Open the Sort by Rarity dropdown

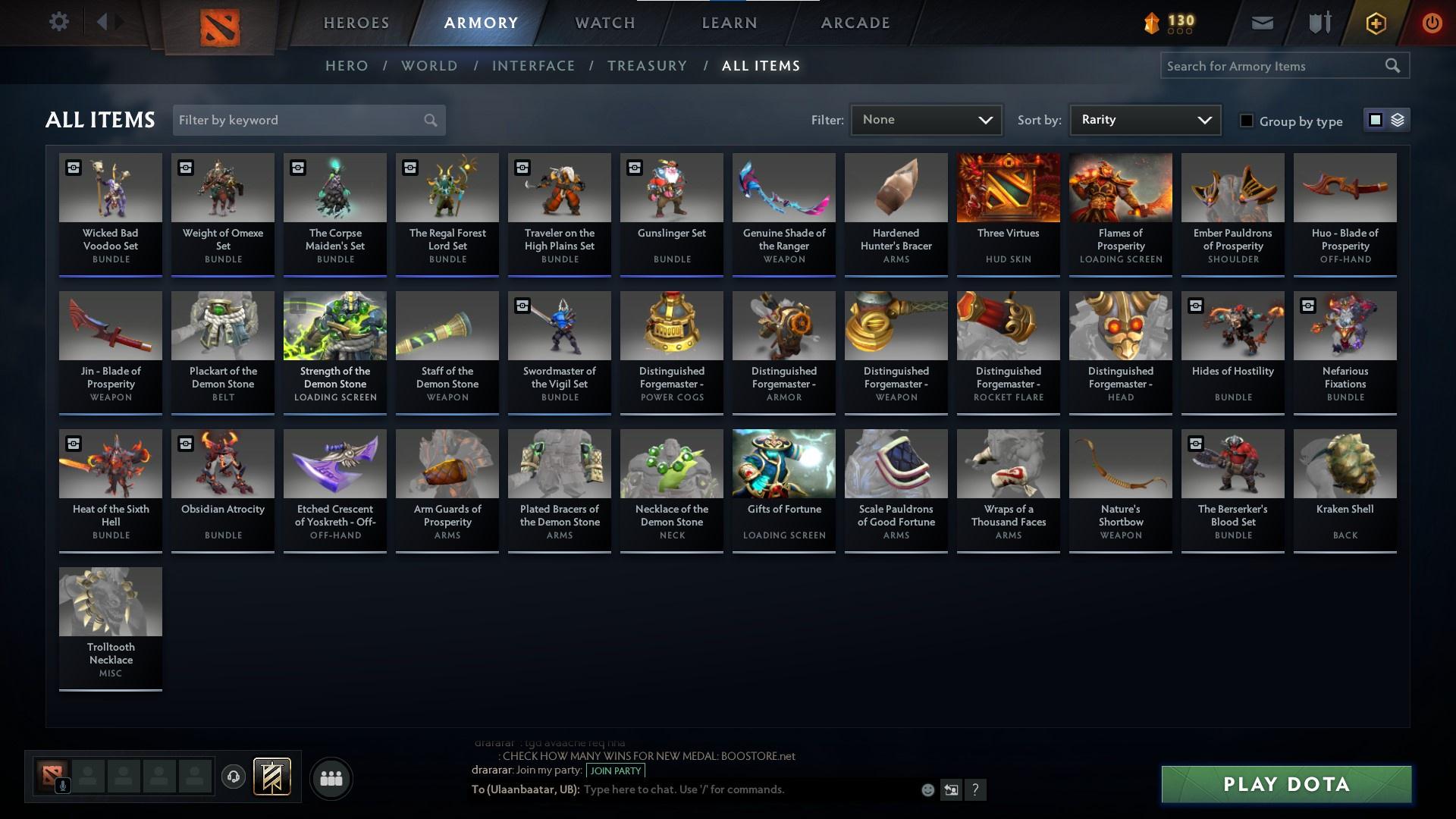click(1144, 119)
